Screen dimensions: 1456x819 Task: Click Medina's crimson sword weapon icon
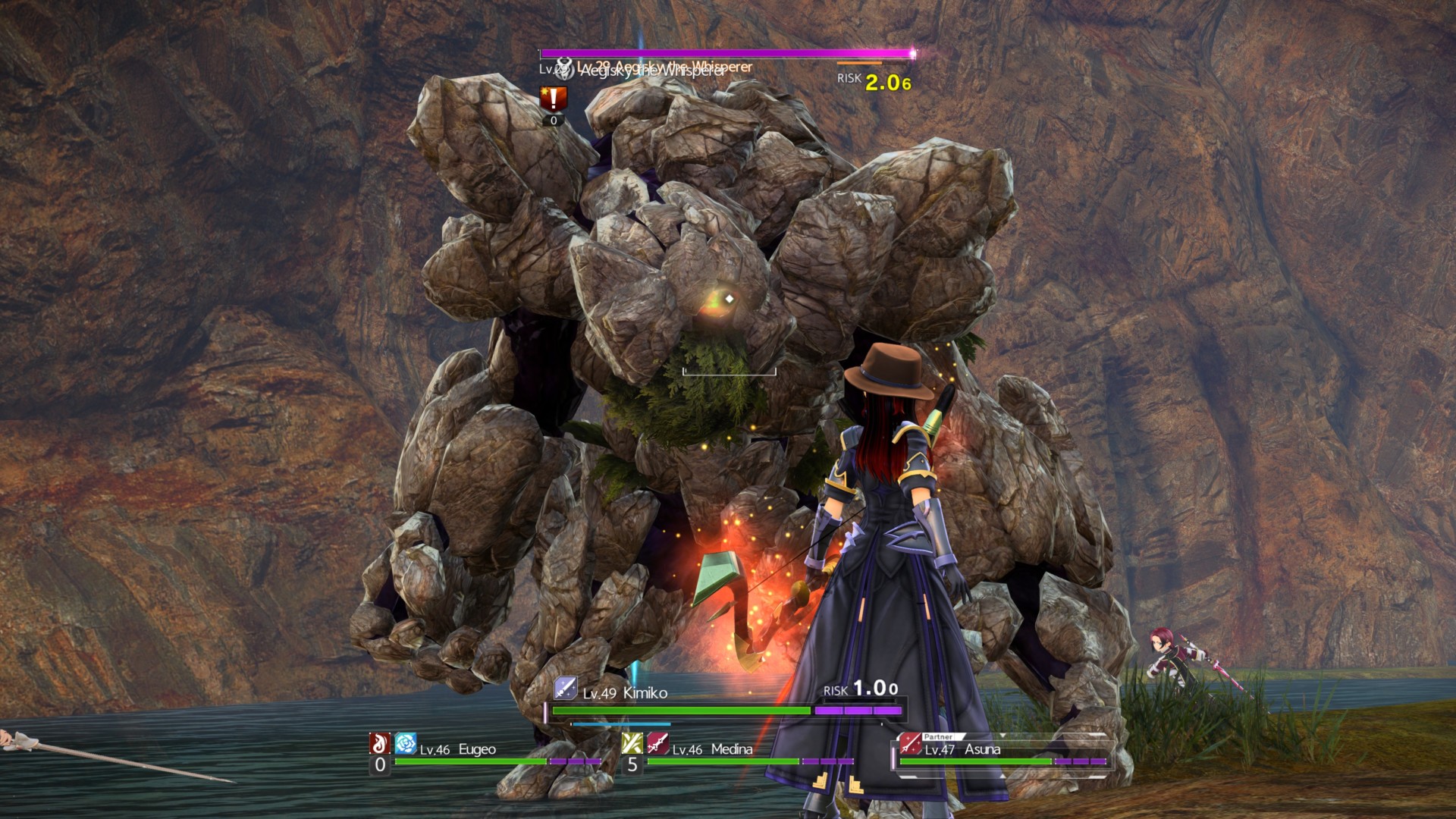[x=657, y=743]
